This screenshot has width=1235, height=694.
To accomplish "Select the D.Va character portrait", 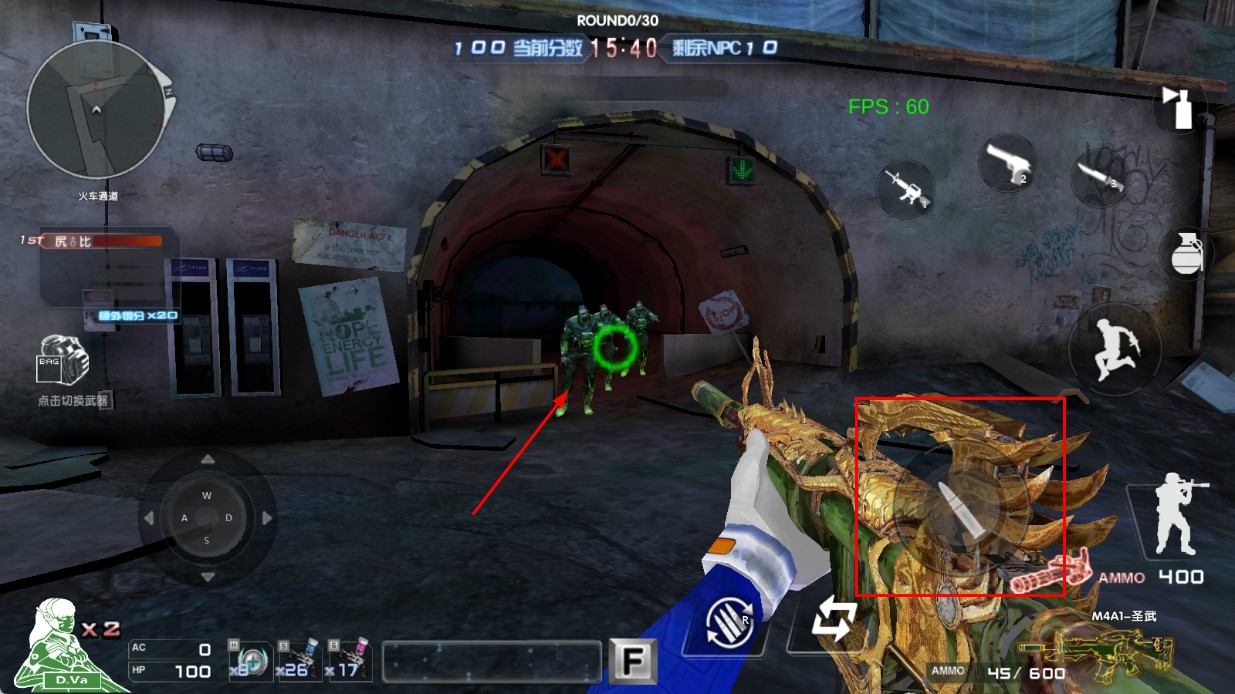I will coord(62,645).
